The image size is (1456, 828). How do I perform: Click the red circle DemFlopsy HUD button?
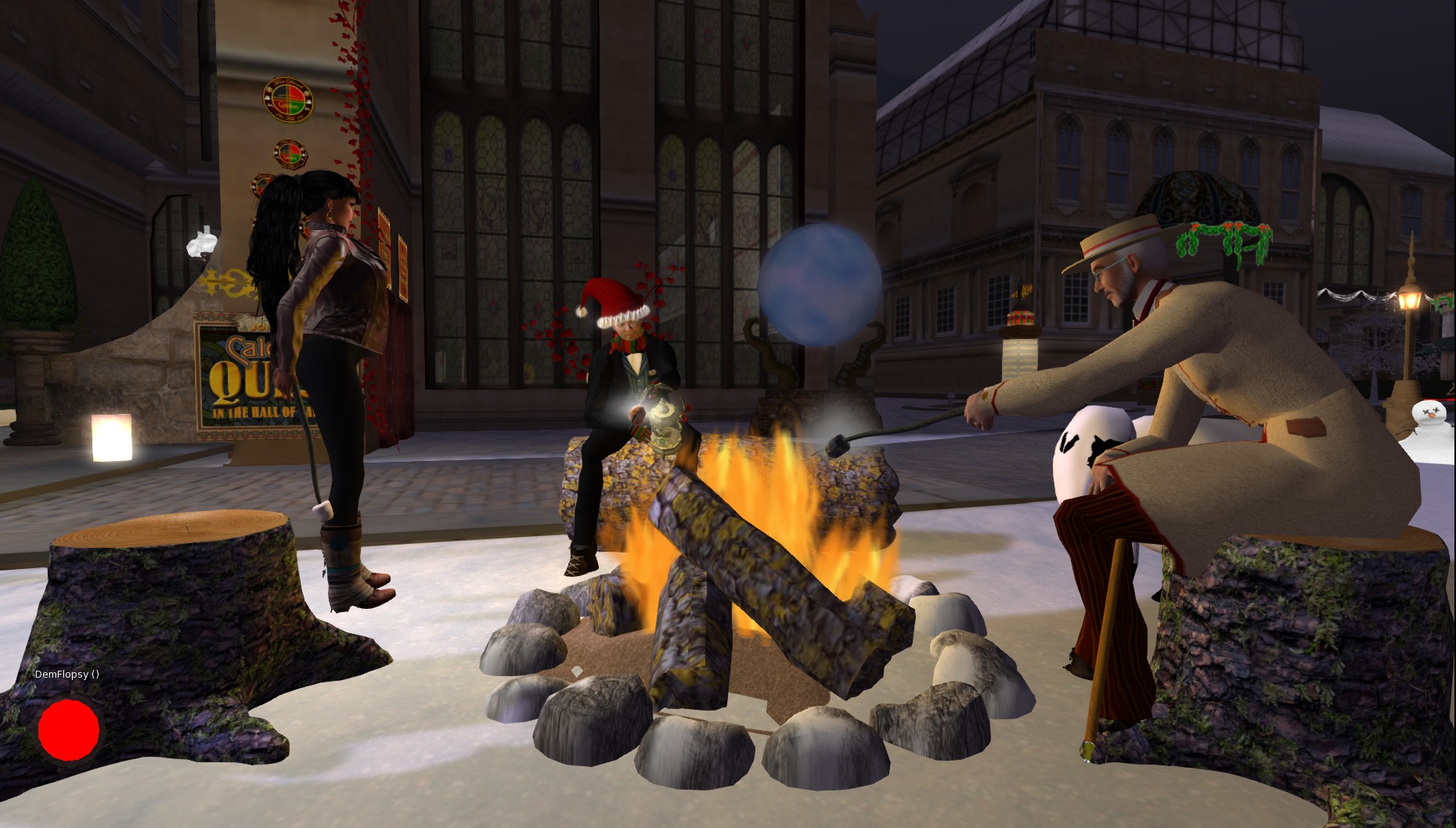coord(69,729)
